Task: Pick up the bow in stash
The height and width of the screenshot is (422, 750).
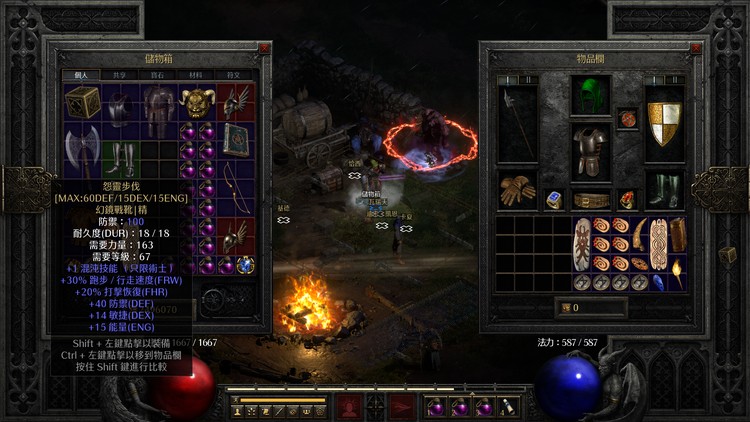Action: click(x=236, y=197)
